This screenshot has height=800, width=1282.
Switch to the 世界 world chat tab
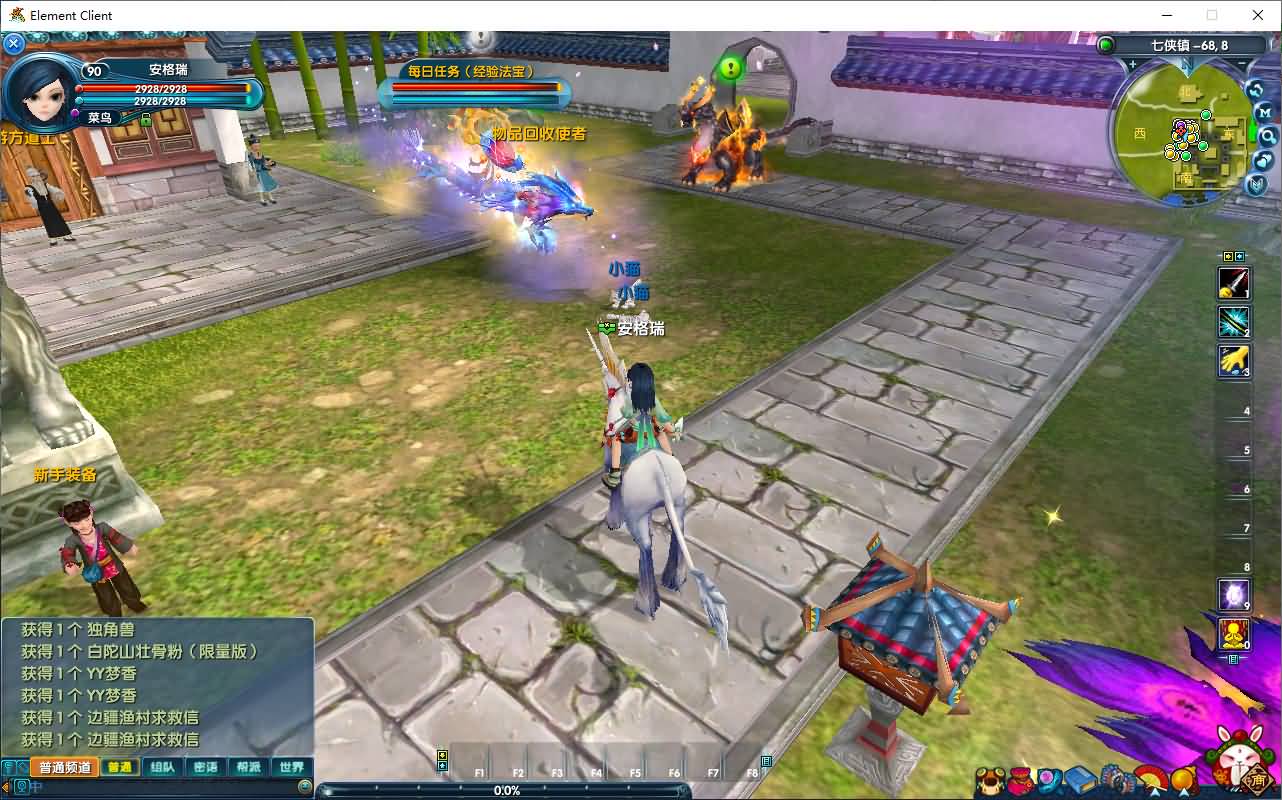pos(292,768)
